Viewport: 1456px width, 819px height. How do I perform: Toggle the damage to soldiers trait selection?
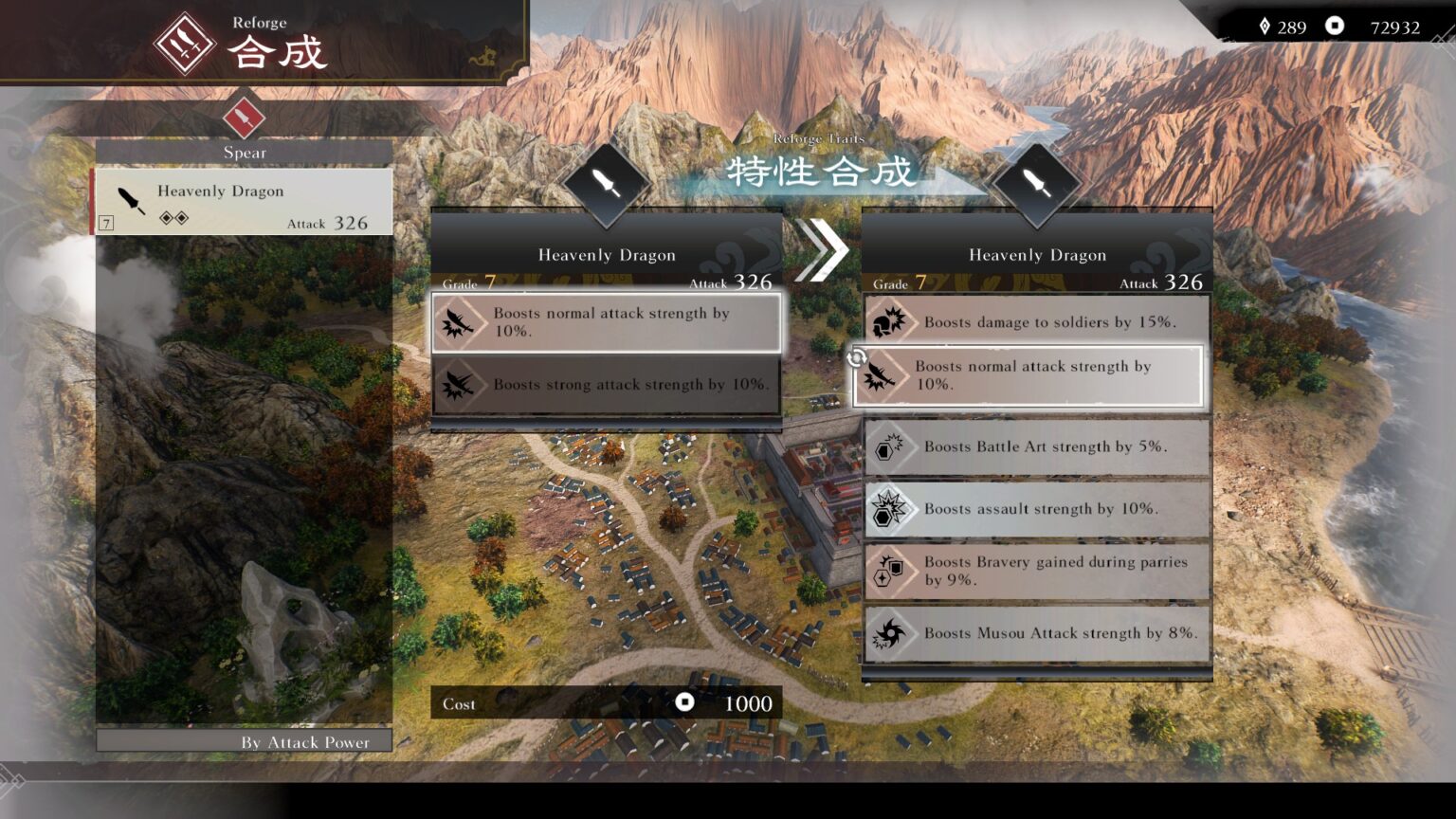point(1036,322)
